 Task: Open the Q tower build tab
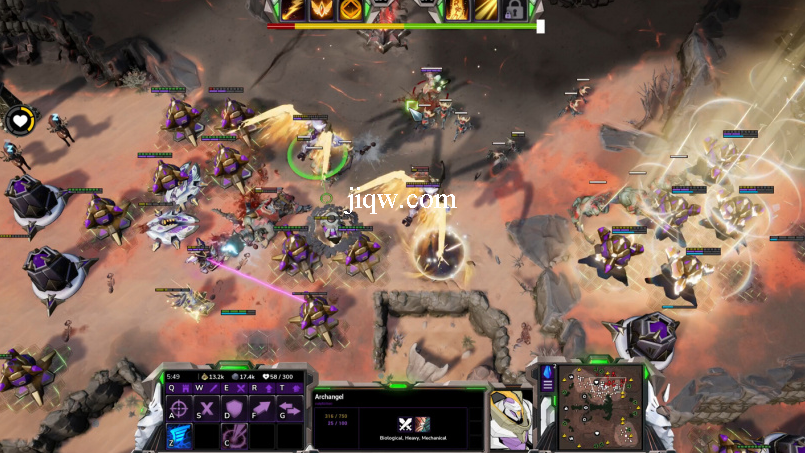[182, 388]
